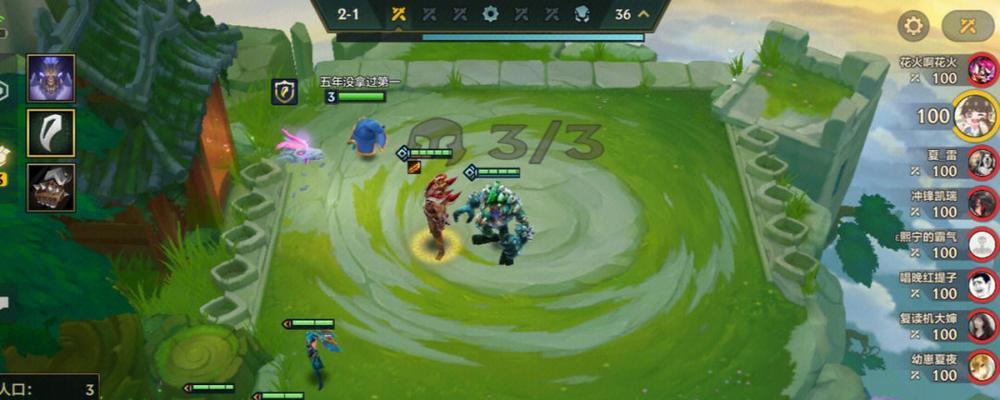The width and height of the screenshot is (1000, 400).
Task: View player 冲锋凯瑞's board
Action: point(981,202)
